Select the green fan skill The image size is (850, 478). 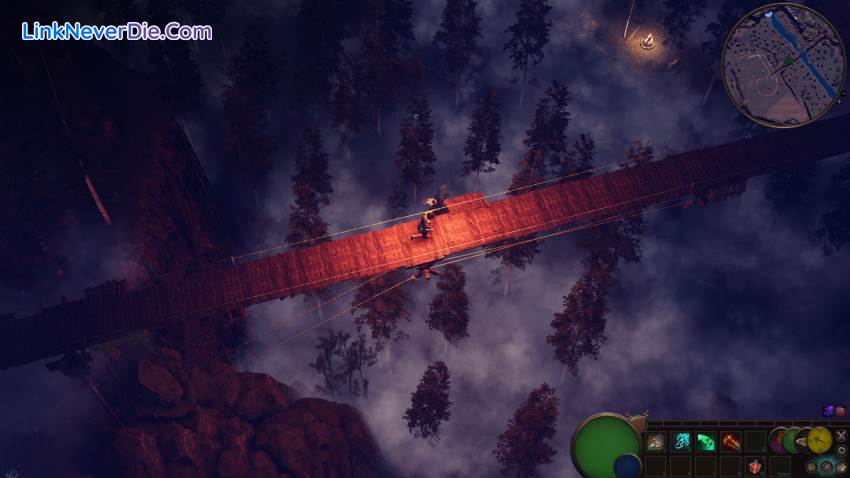[x=706, y=441]
